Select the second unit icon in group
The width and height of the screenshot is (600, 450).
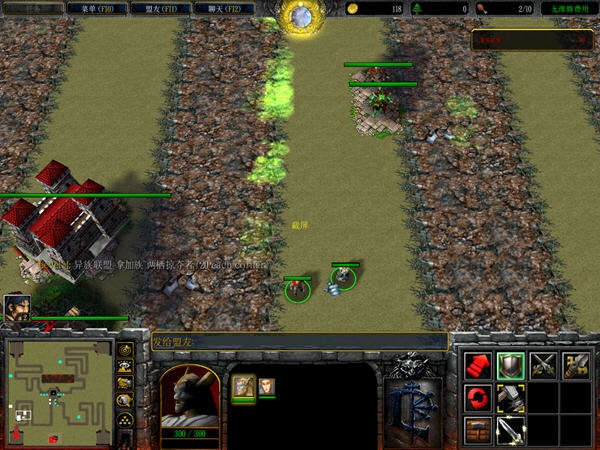pos(267,386)
